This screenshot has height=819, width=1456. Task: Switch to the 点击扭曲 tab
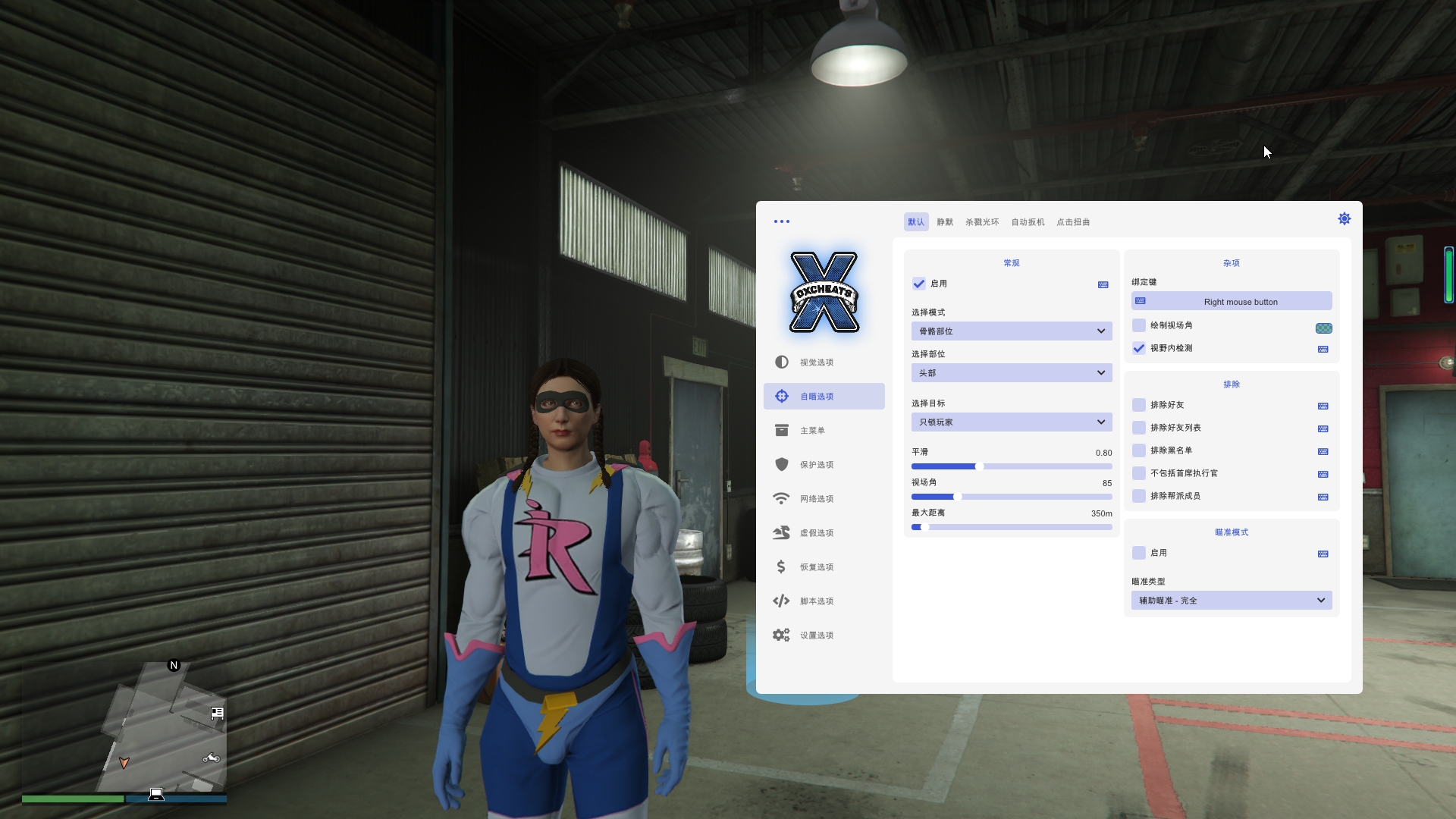[1073, 222]
